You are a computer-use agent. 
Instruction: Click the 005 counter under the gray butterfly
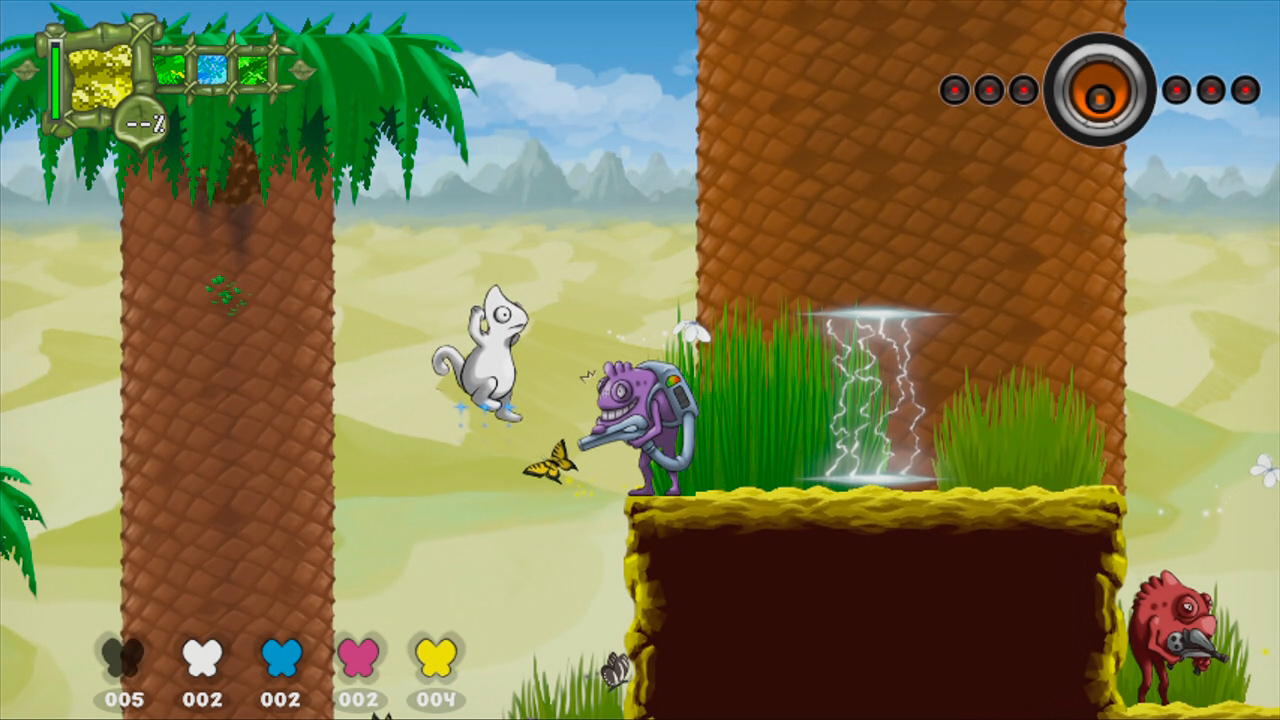tap(125, 700)
